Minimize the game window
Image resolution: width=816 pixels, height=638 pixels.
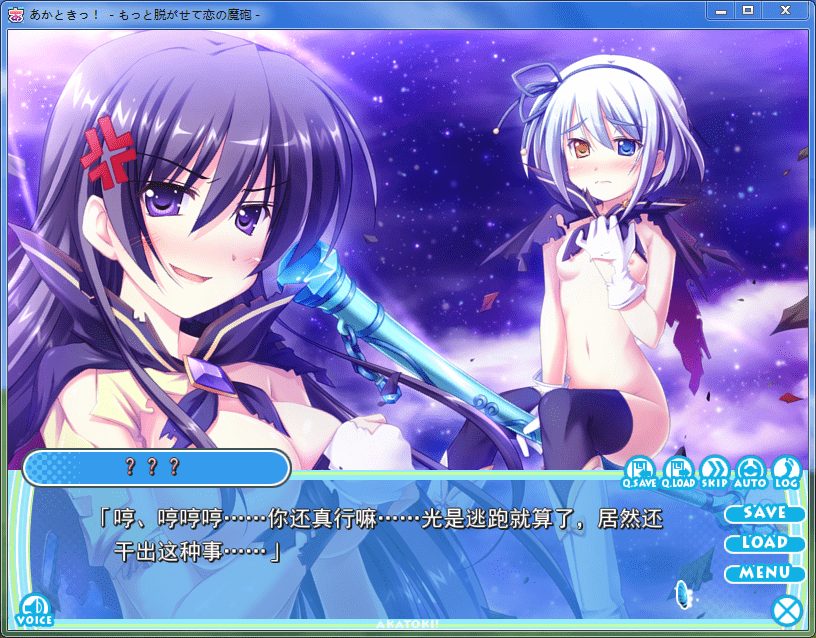(x=719, y=10)
